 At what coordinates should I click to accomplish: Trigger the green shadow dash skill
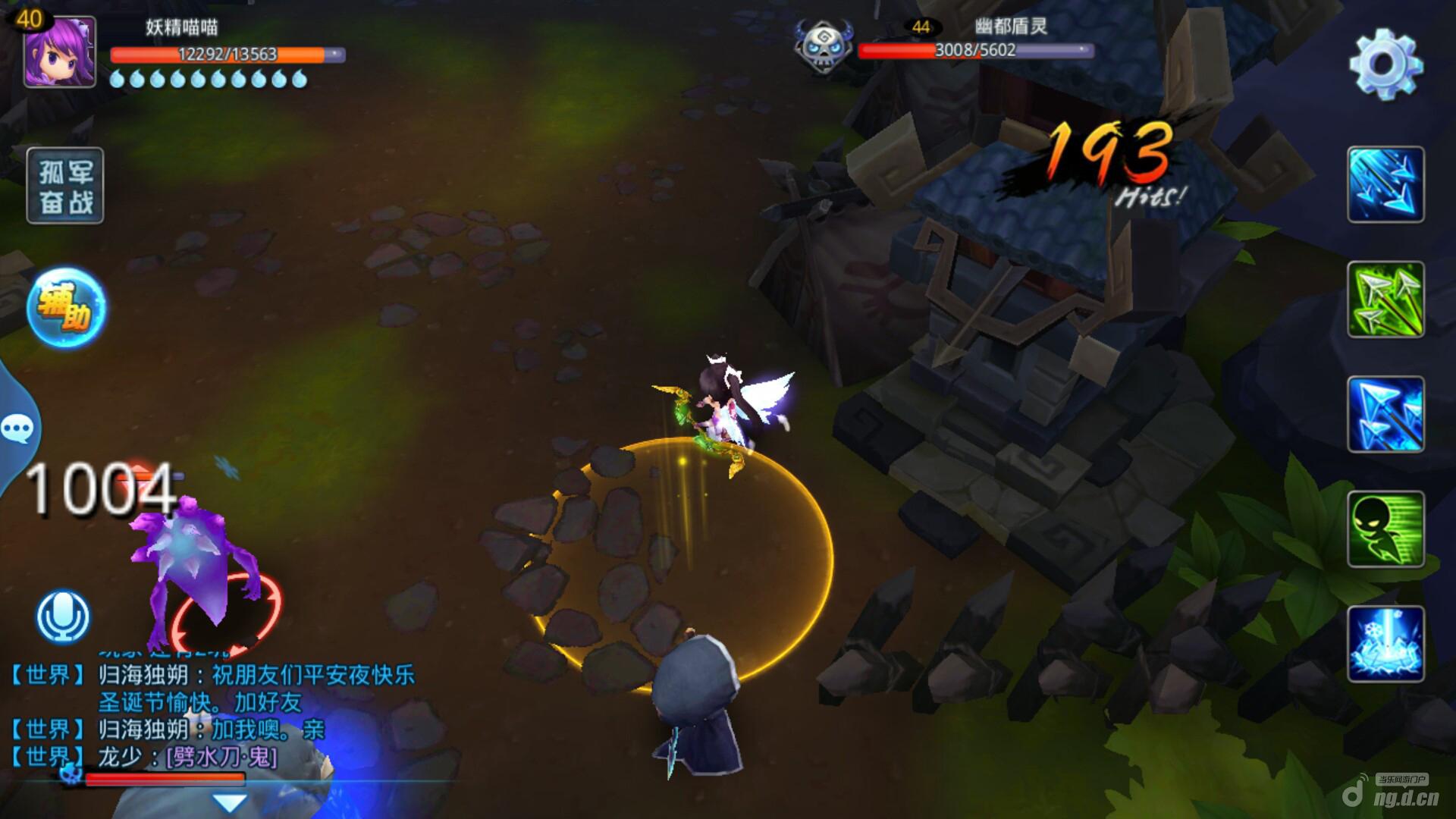(x=1385, y=529)
